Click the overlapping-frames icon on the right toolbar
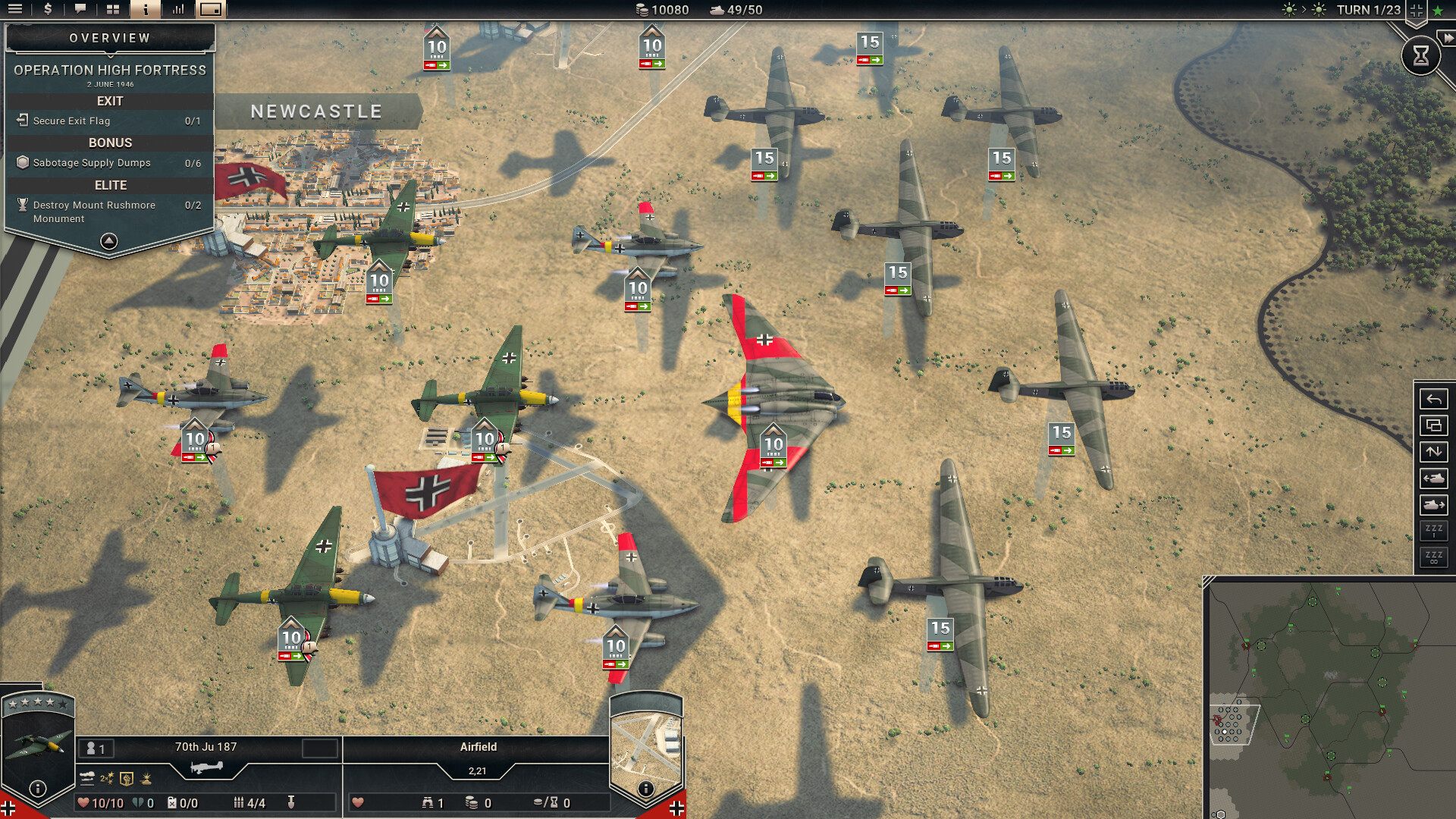 [x=1433, y=424]
